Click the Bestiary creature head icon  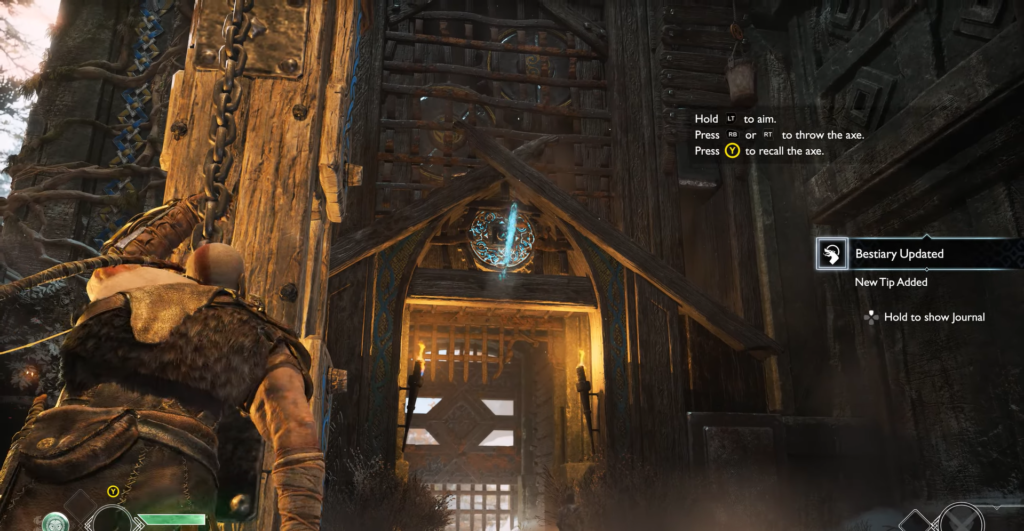(831, 254)
